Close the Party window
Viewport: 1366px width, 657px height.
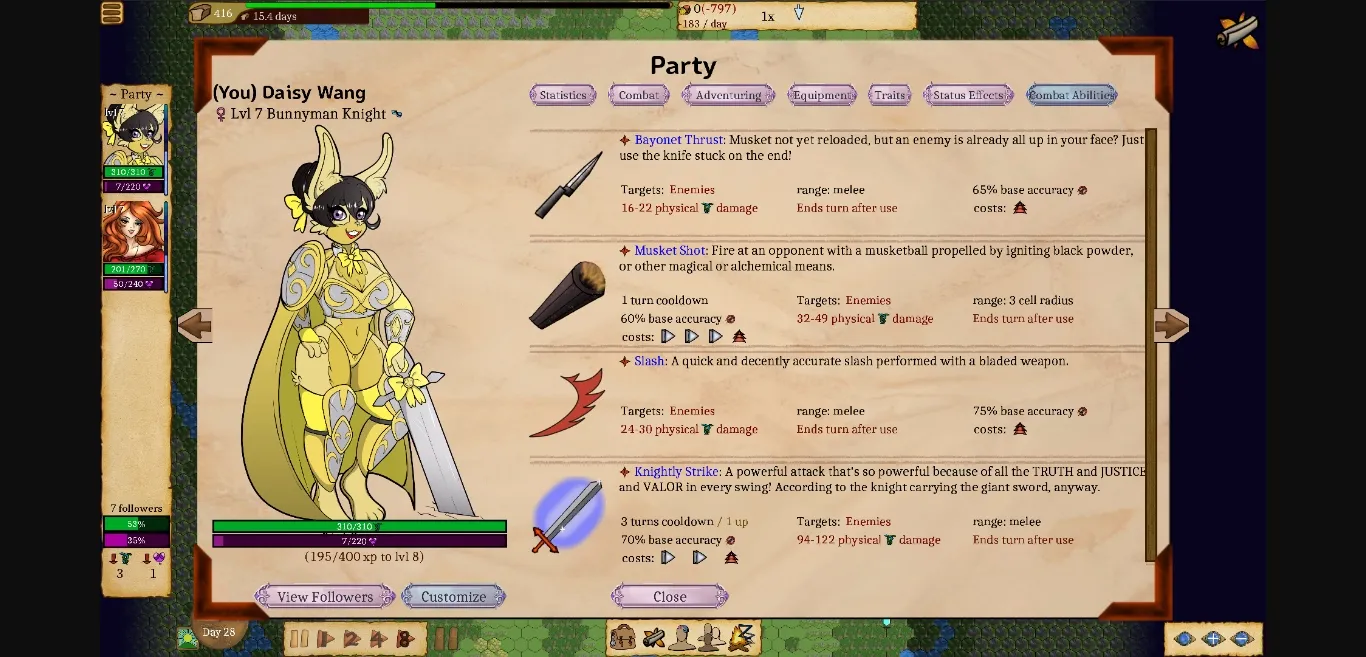669,597
